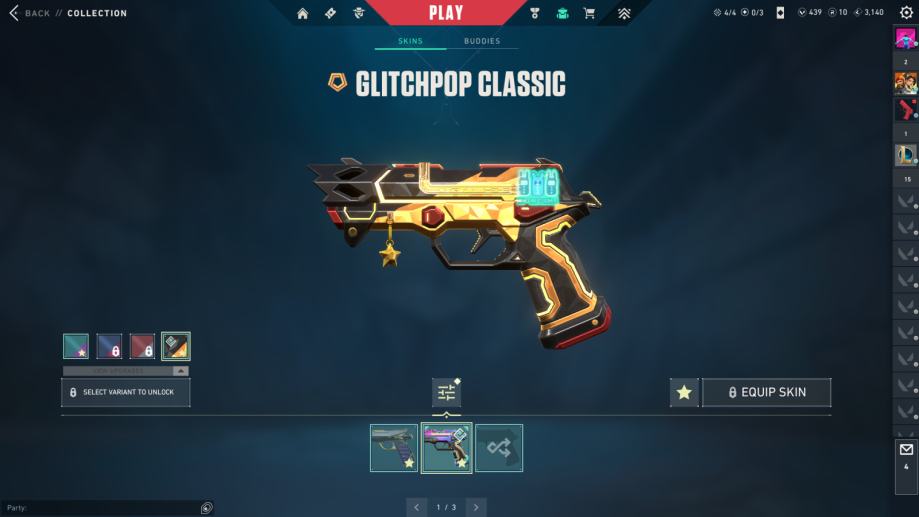Select the randomize skin shuffle tile
Image resolution: width=919 pixels, height=517 pixels.
[x=499, y=448]
